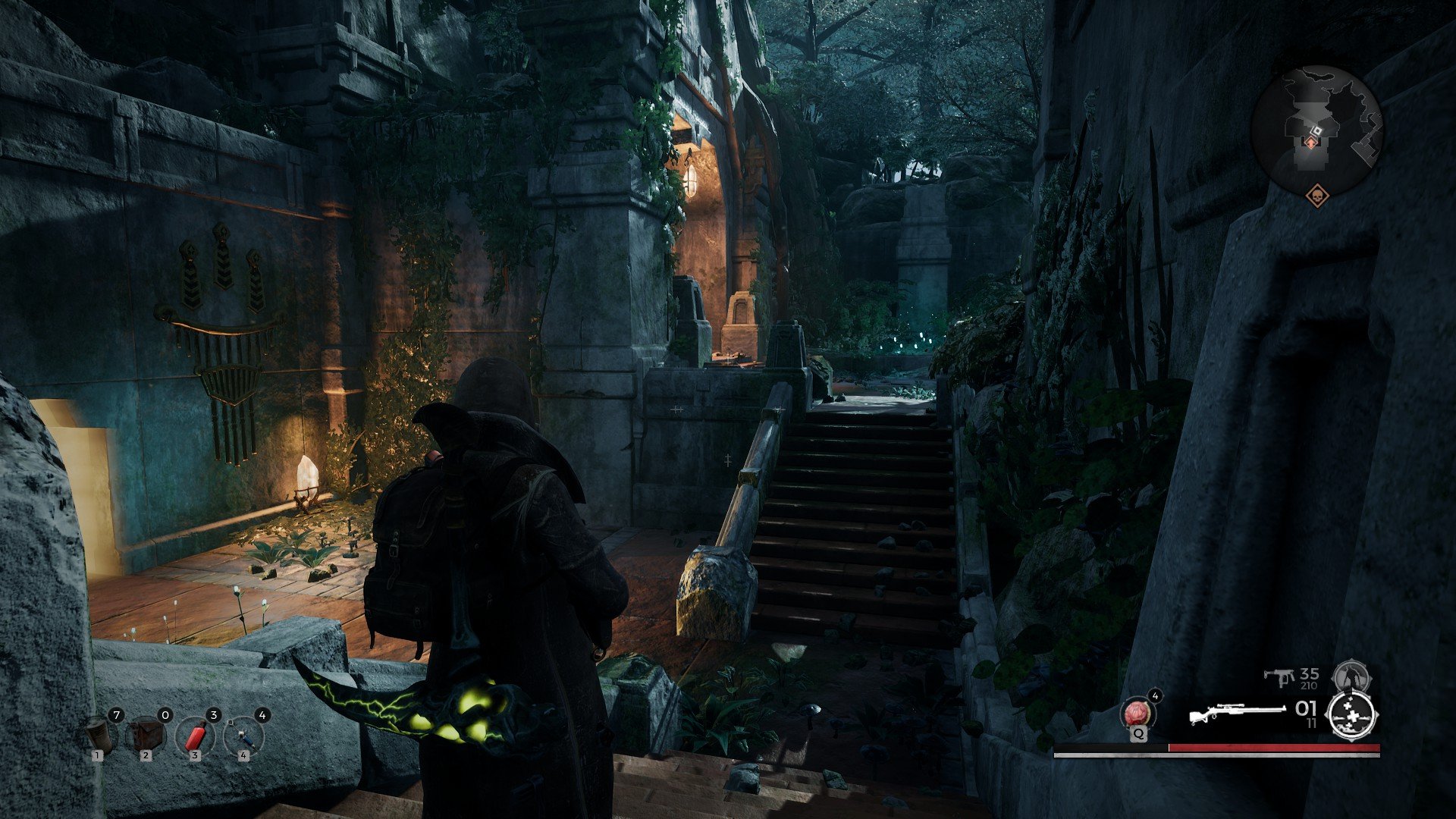Image resolution: width=1456 pixels, height=819 pixels.
Task: Click the slot 2 item quantity bubble showing 0
Action: (x=165, y=715)
